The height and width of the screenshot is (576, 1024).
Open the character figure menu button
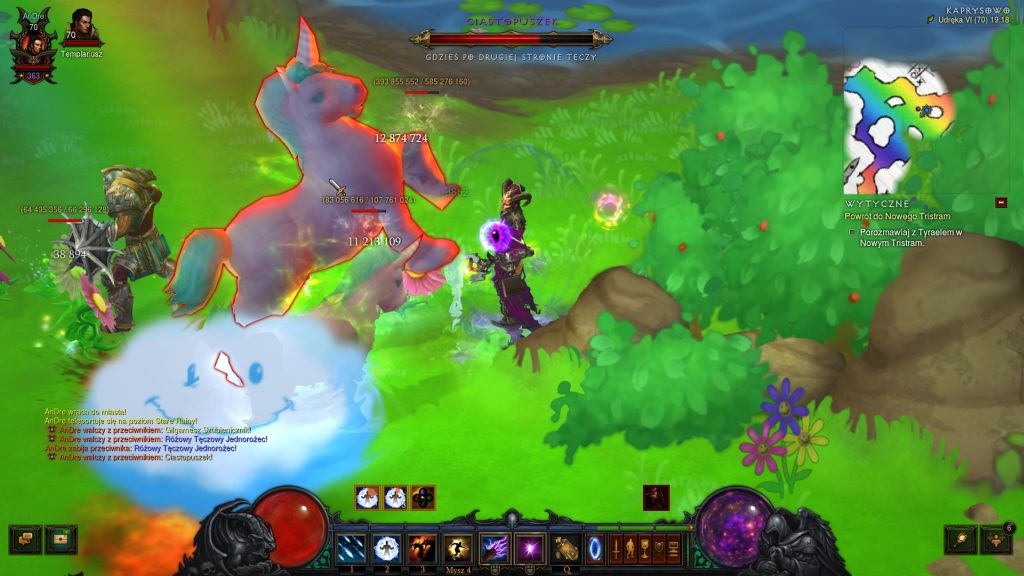pos(630,548)
